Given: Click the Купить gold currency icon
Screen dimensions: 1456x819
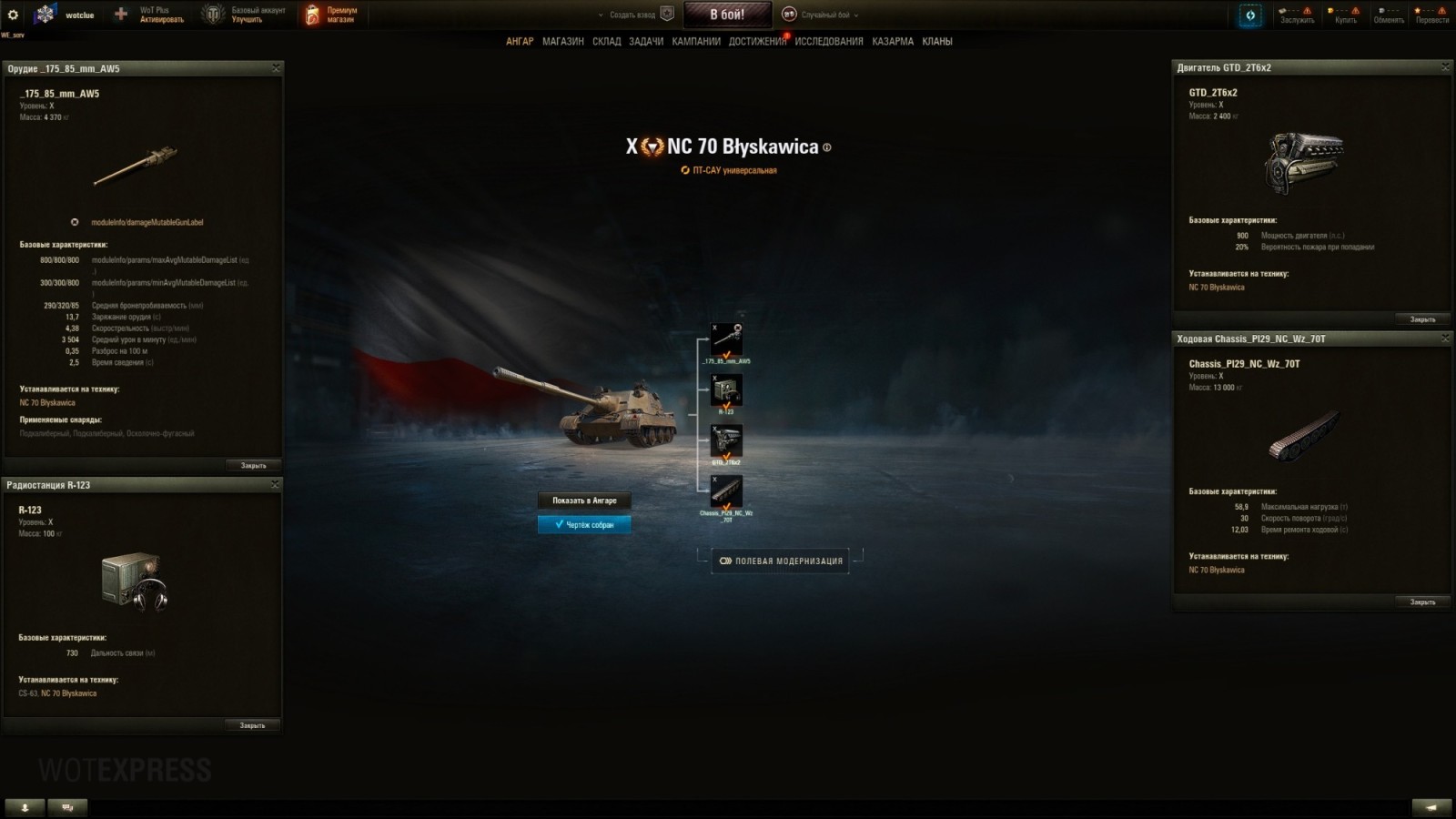Looking at the screenshot, I should pos(1344,14).
